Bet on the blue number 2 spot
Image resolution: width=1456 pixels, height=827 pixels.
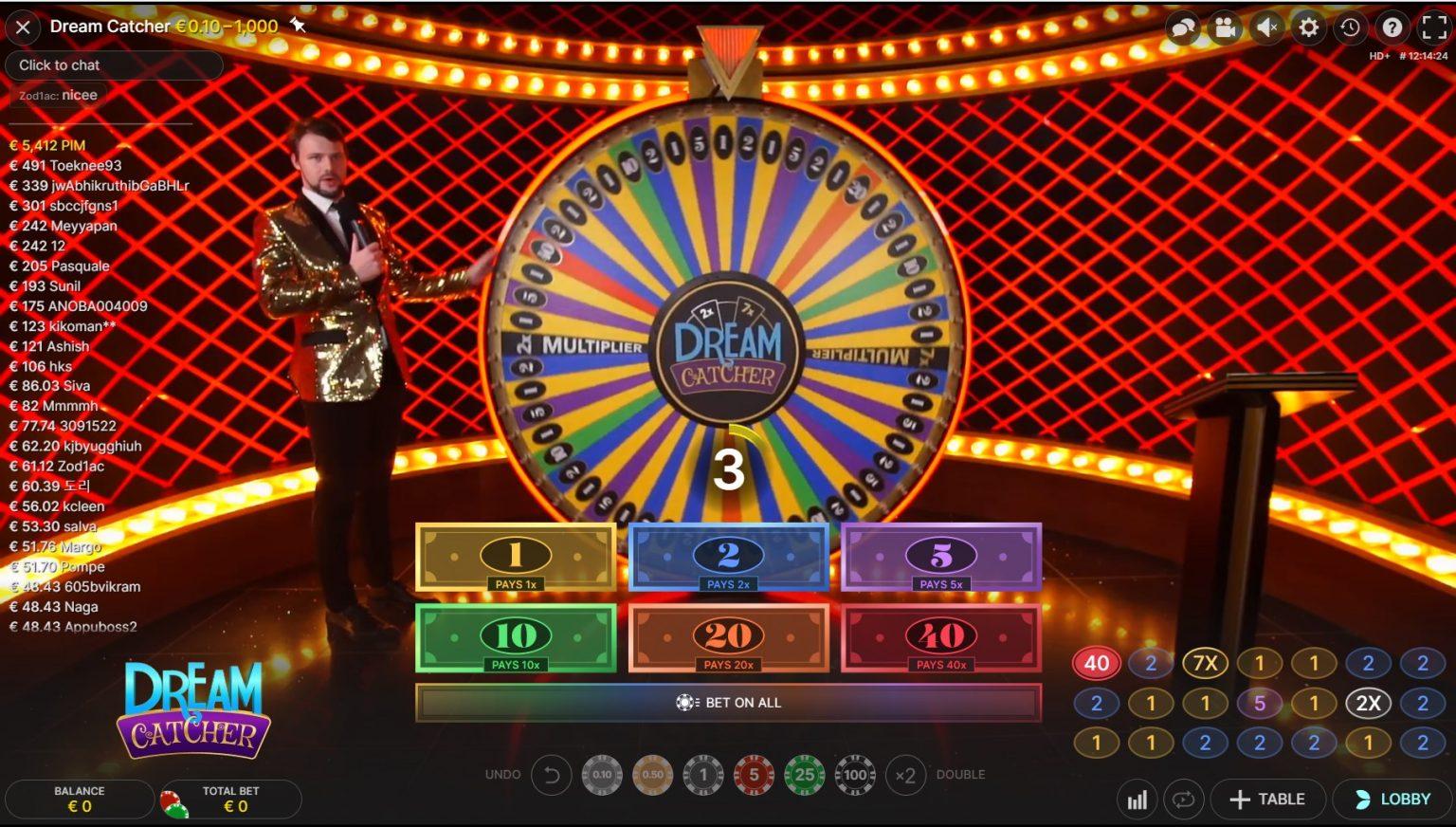point(728,558)
